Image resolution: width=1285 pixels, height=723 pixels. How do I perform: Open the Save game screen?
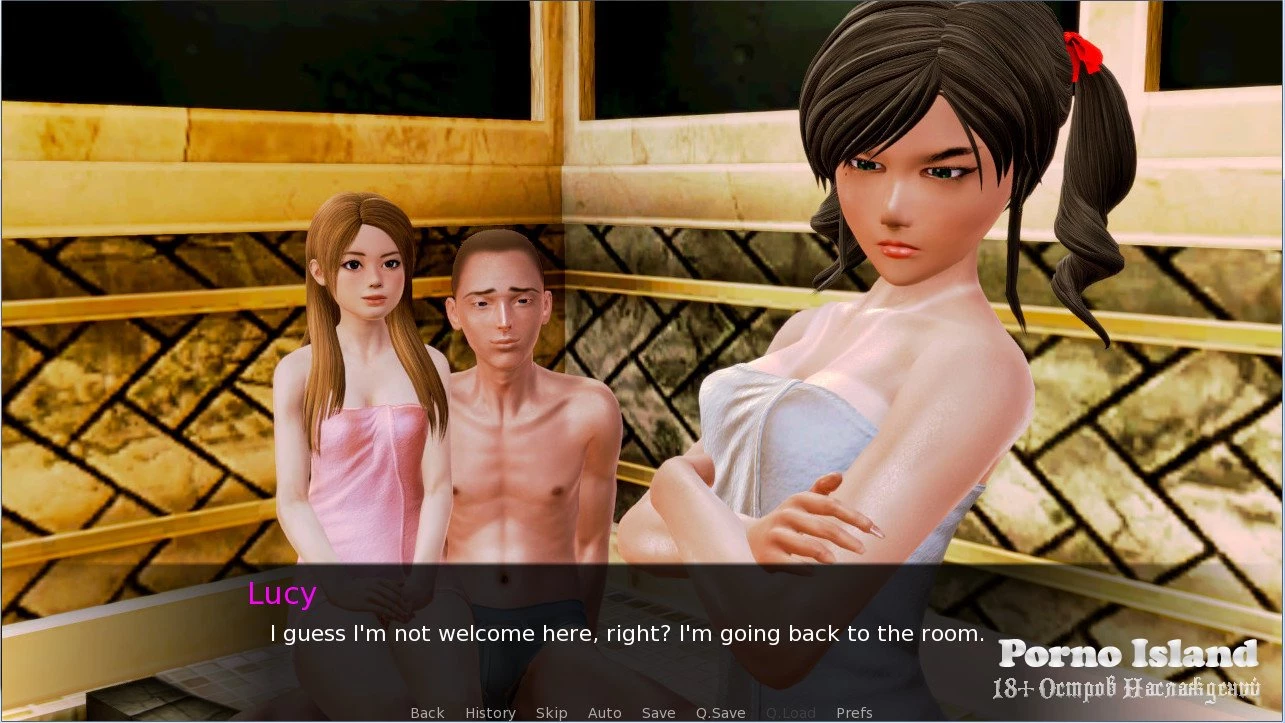pos(658,713)
